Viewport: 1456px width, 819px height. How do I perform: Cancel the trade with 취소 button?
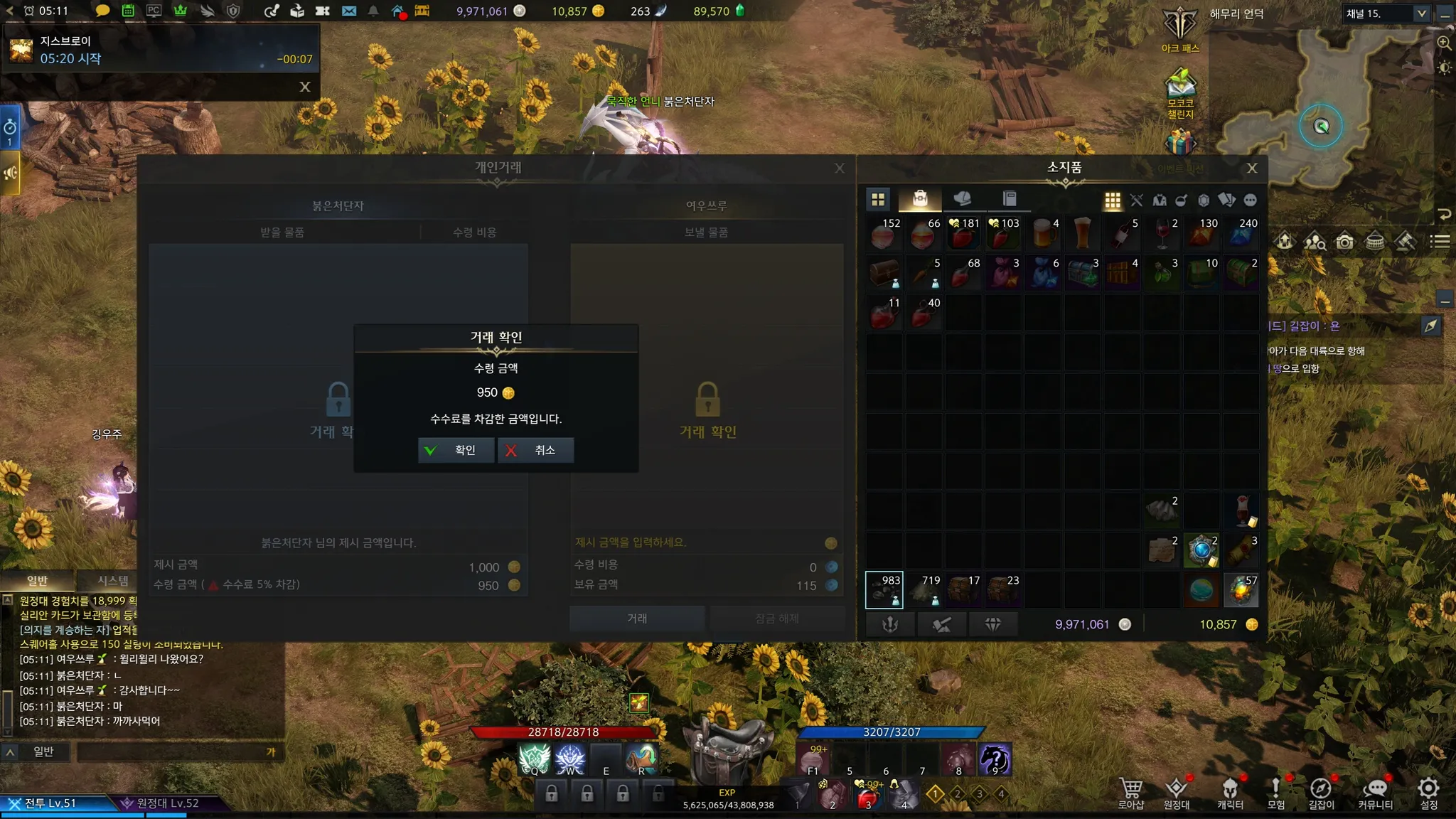[x=535, y=450]
